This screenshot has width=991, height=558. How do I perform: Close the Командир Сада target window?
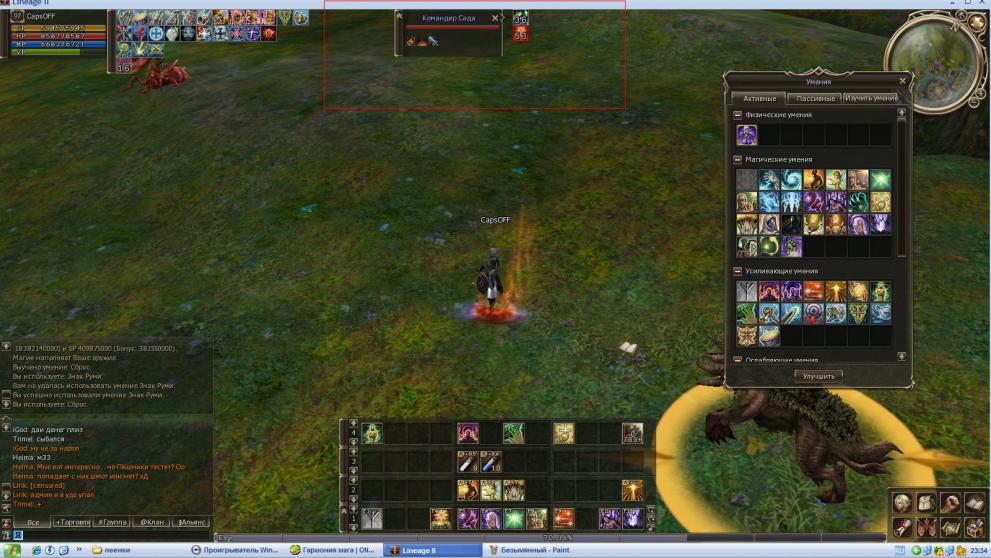[495, 18]
